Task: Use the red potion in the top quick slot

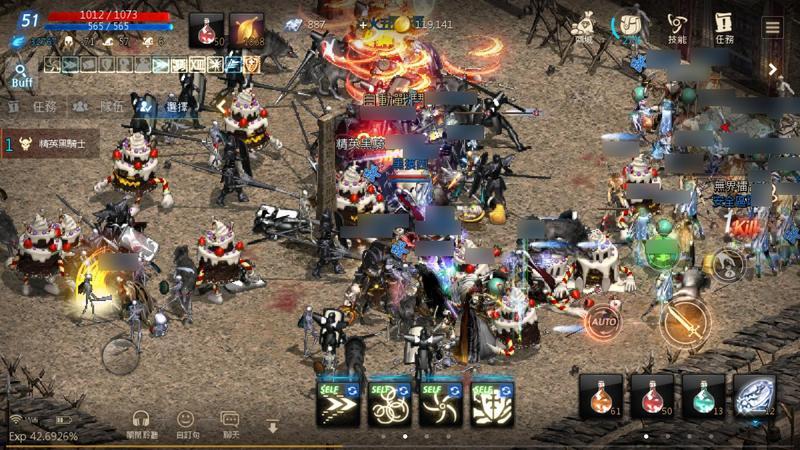Action: [206, 30]
